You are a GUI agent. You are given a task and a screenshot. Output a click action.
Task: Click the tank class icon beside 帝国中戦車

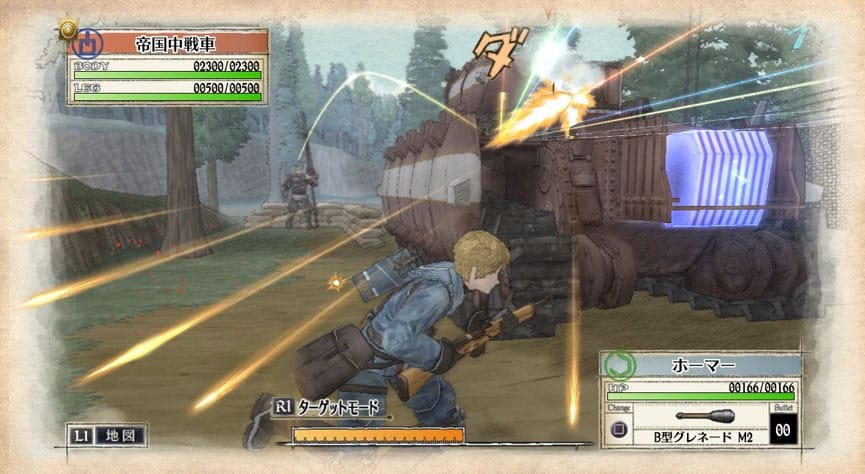[89, 44]
